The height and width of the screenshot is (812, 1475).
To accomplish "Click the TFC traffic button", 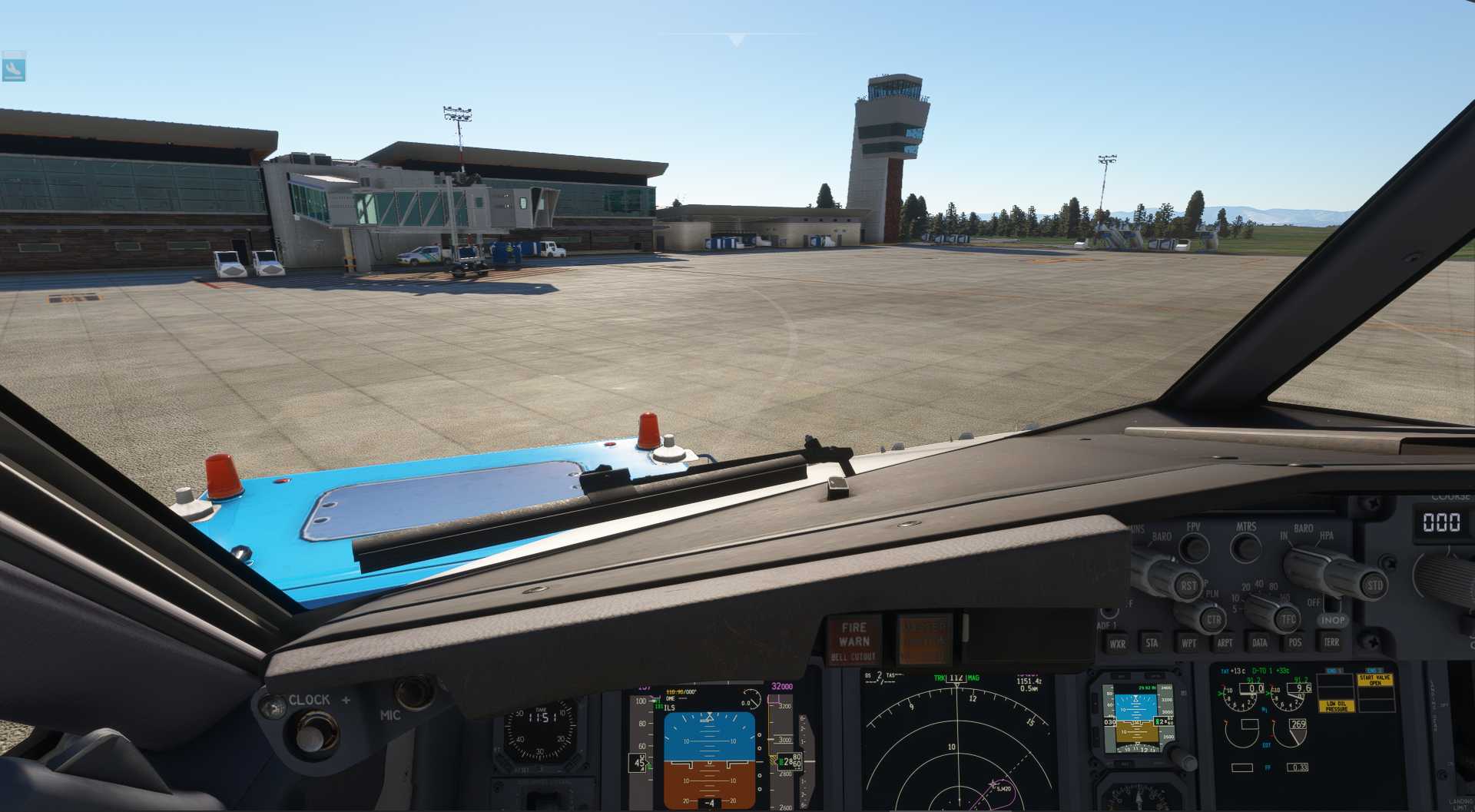I will coord(1288,619).
